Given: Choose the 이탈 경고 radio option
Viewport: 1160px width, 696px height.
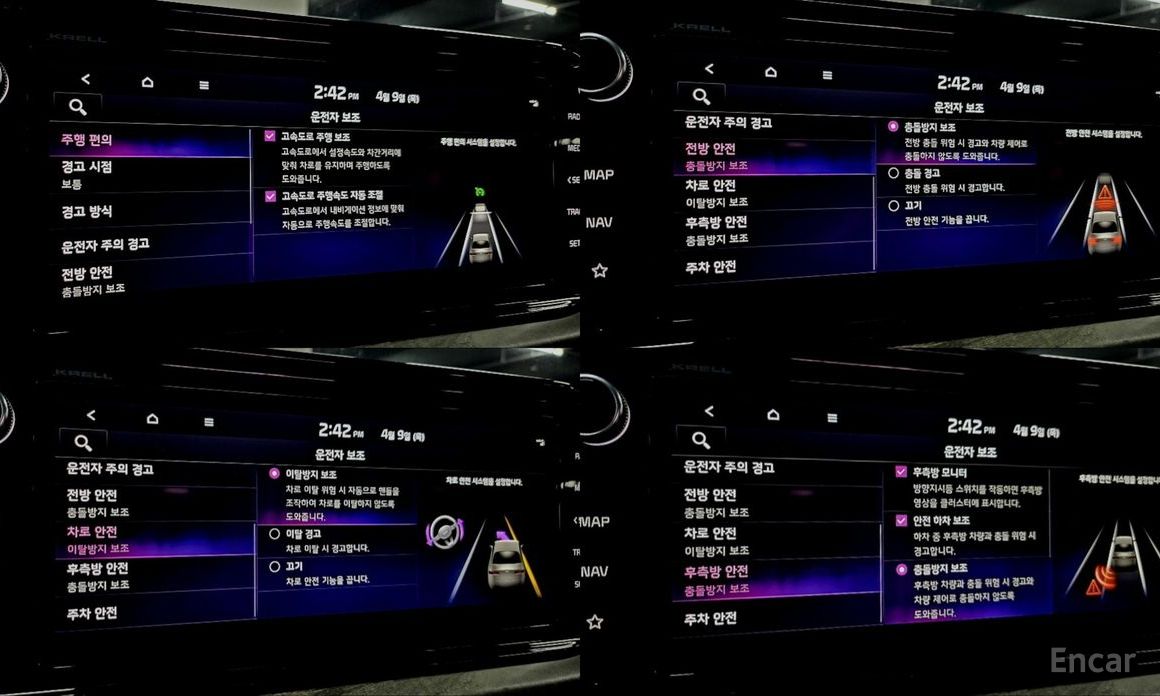Looking at the screenshot, I should click(275, 534).
